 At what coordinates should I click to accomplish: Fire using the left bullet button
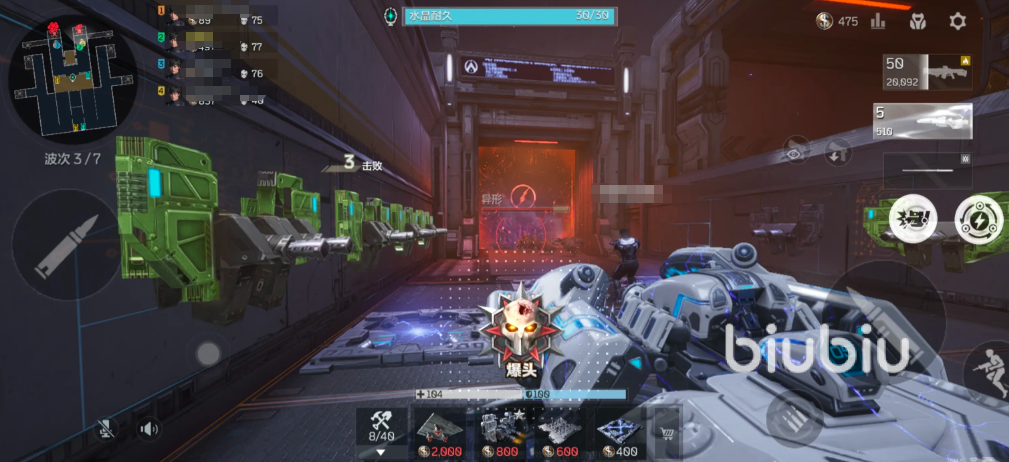tap(68, 246)
